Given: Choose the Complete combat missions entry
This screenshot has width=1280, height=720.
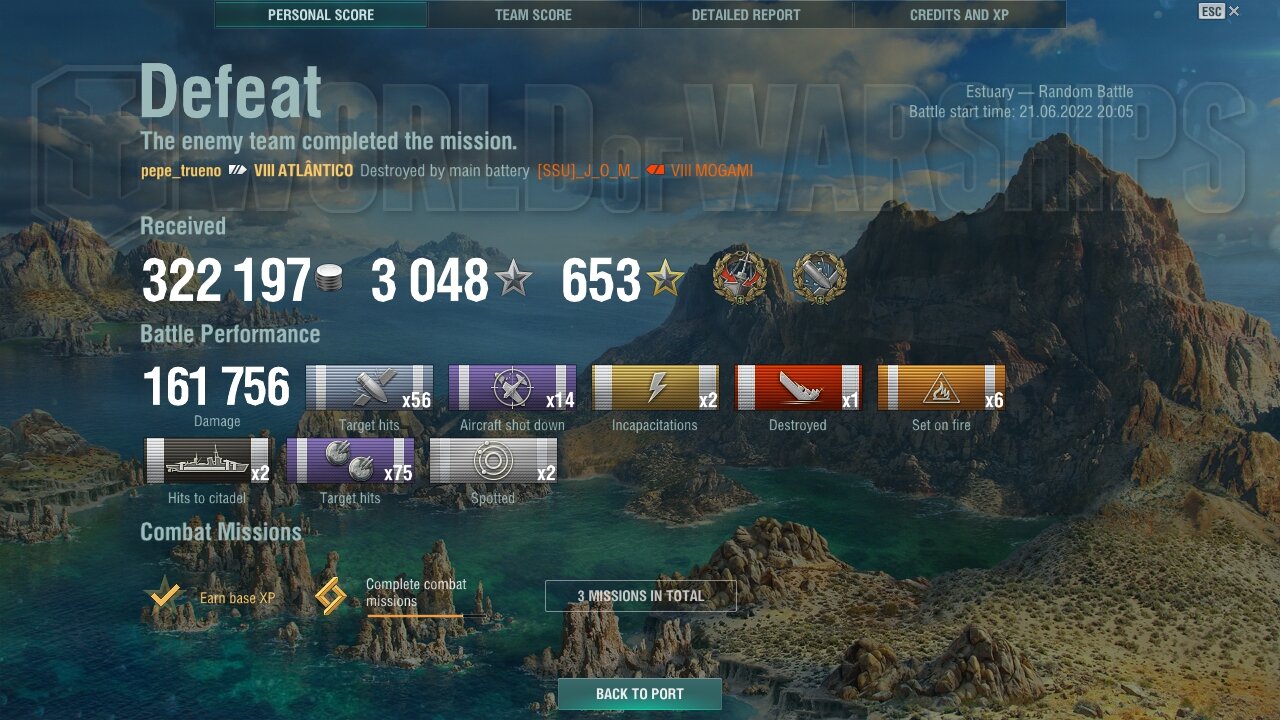Looking at the screenshot, I should click(392, 594).
